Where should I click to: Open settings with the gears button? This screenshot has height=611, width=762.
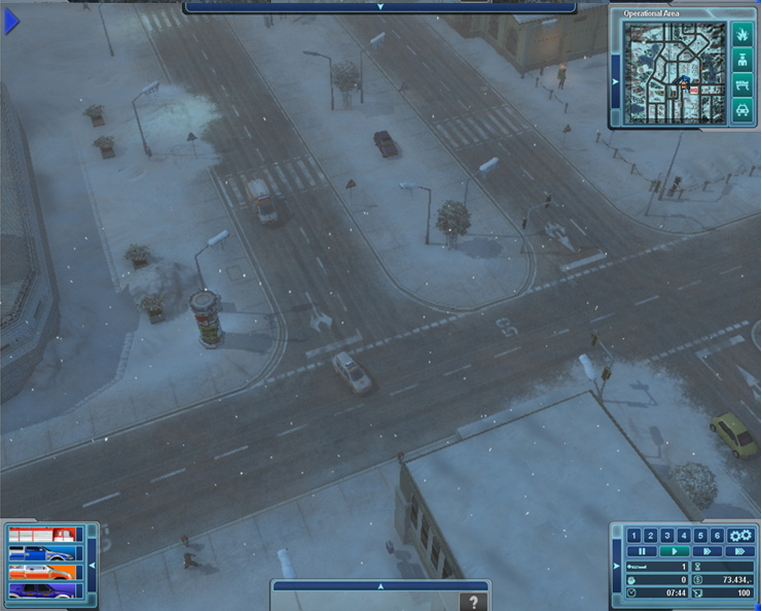point(741,536)
